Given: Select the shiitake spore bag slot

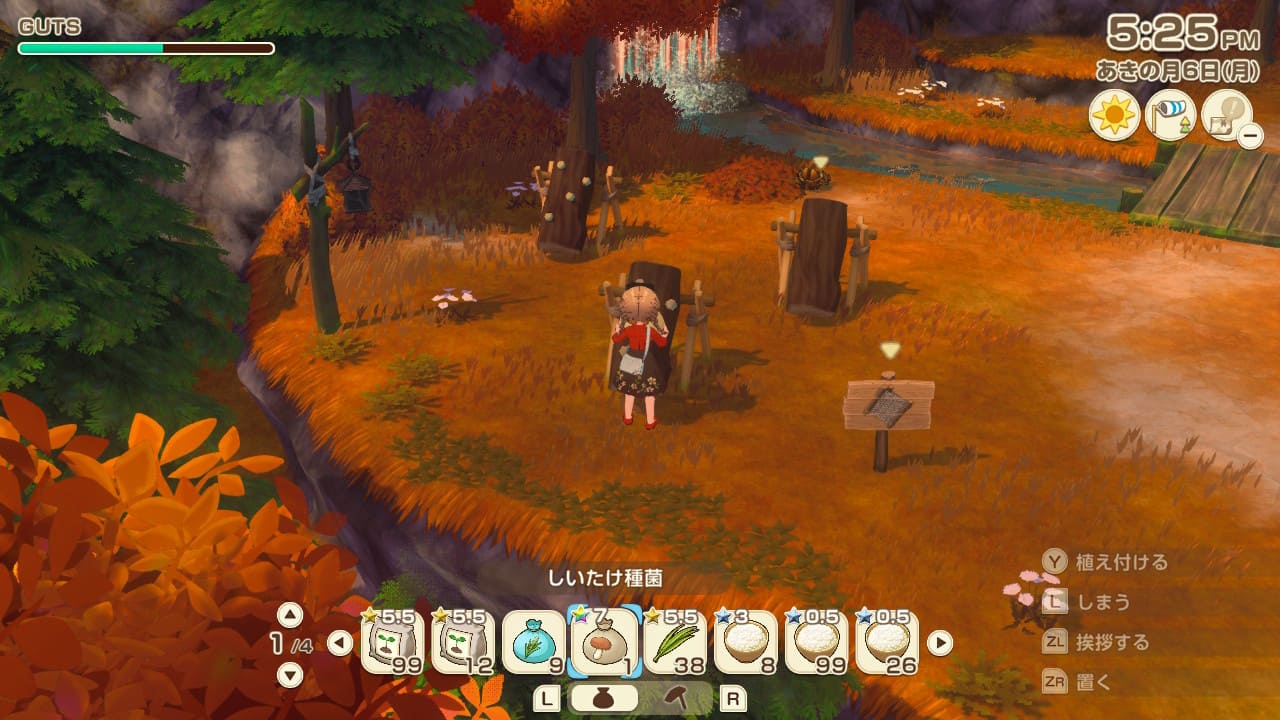Looking at the screenshot, I should click(605, 642).
